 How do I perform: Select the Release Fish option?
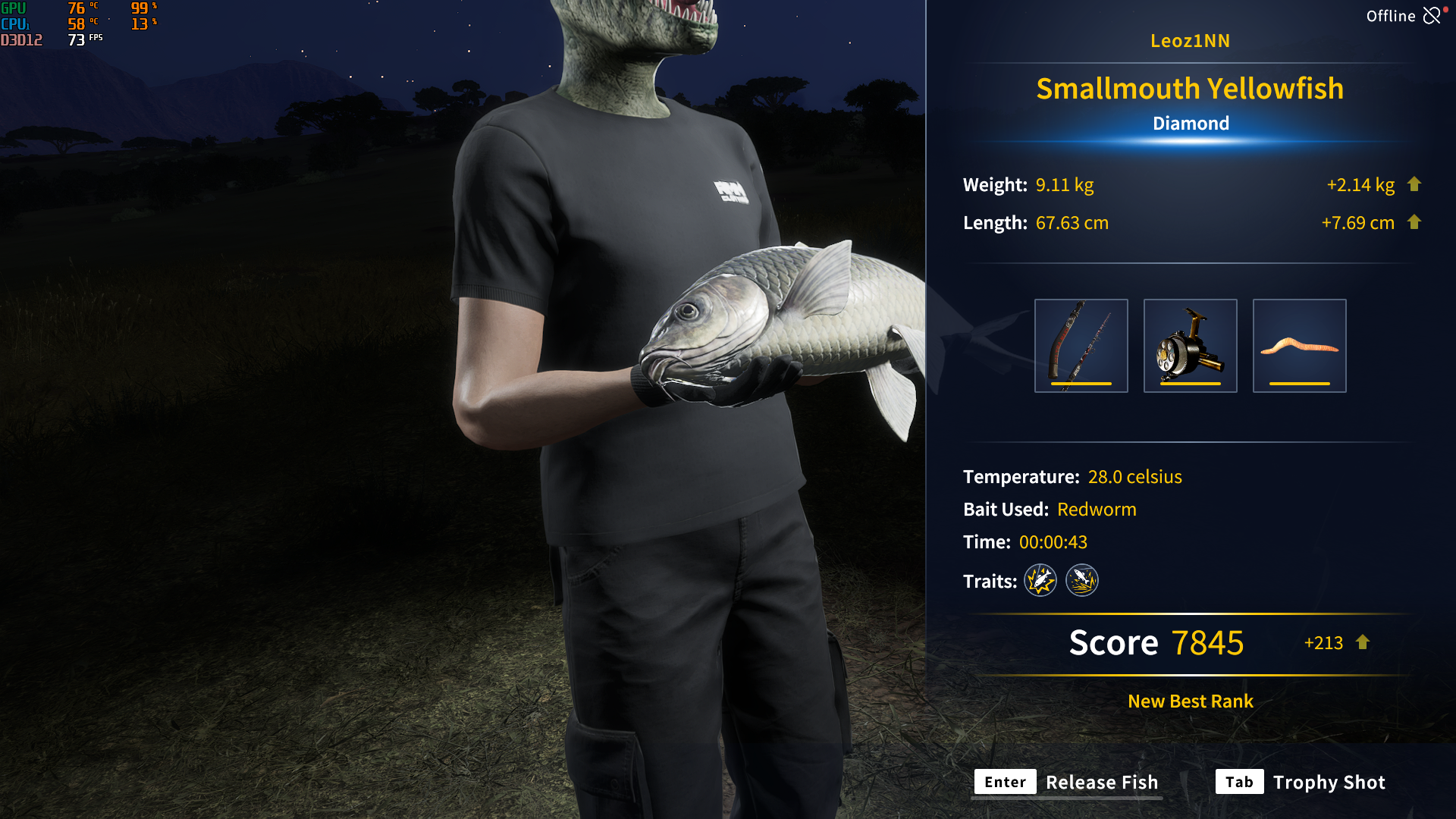[1067, 782]
